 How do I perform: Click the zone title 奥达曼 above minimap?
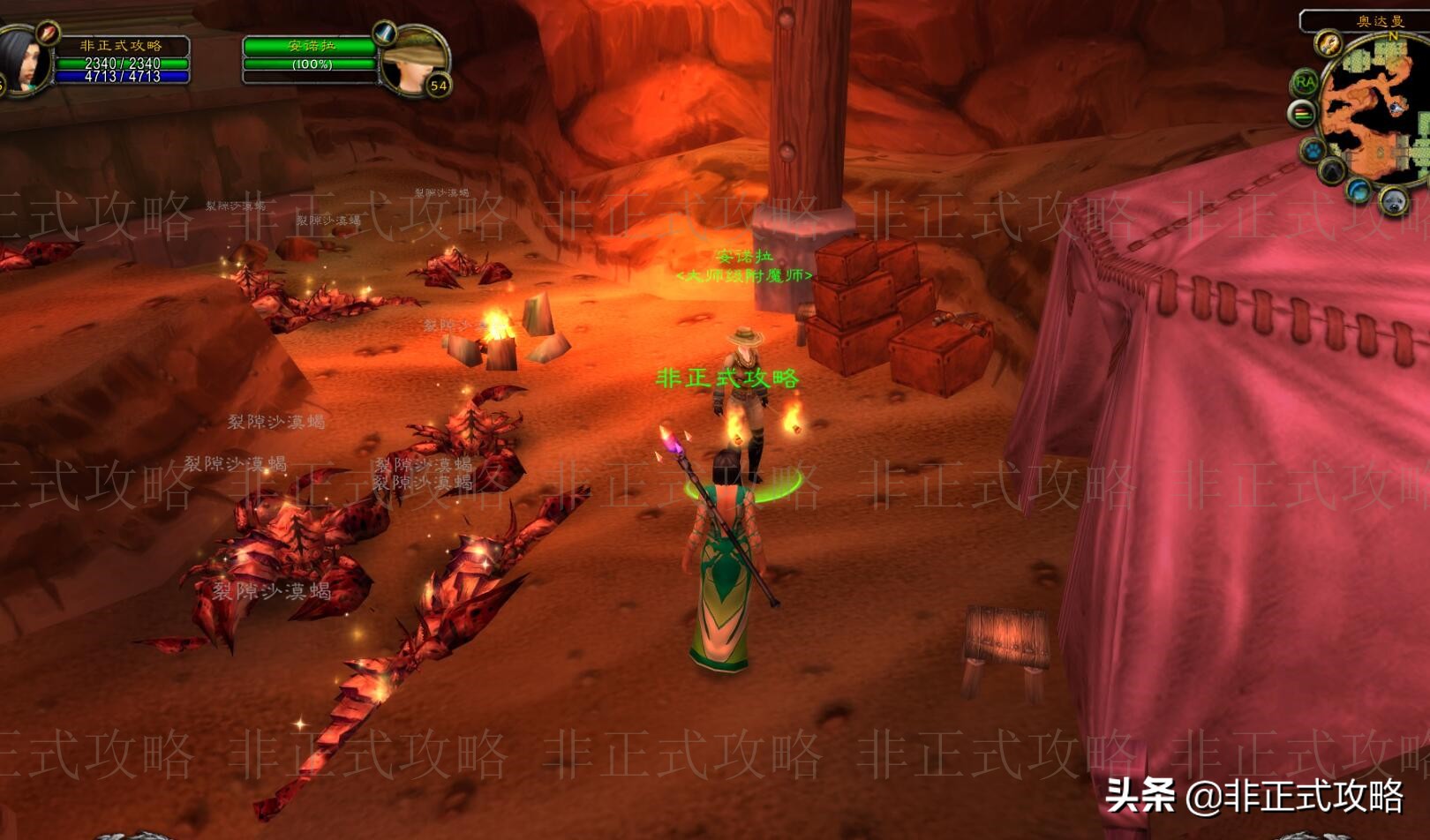coord(1381,19)
